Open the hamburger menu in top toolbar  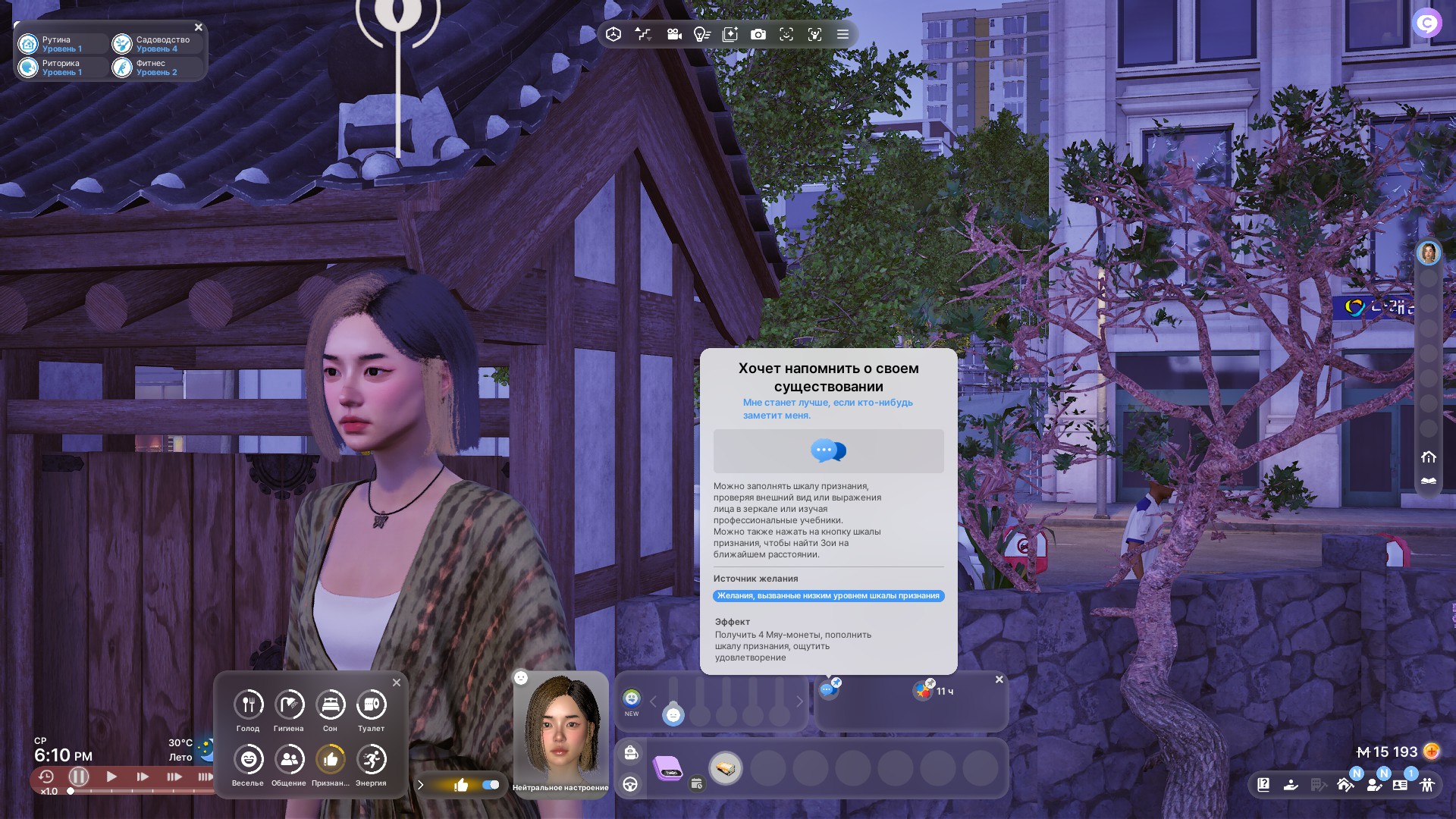click(x=843, y=34)
